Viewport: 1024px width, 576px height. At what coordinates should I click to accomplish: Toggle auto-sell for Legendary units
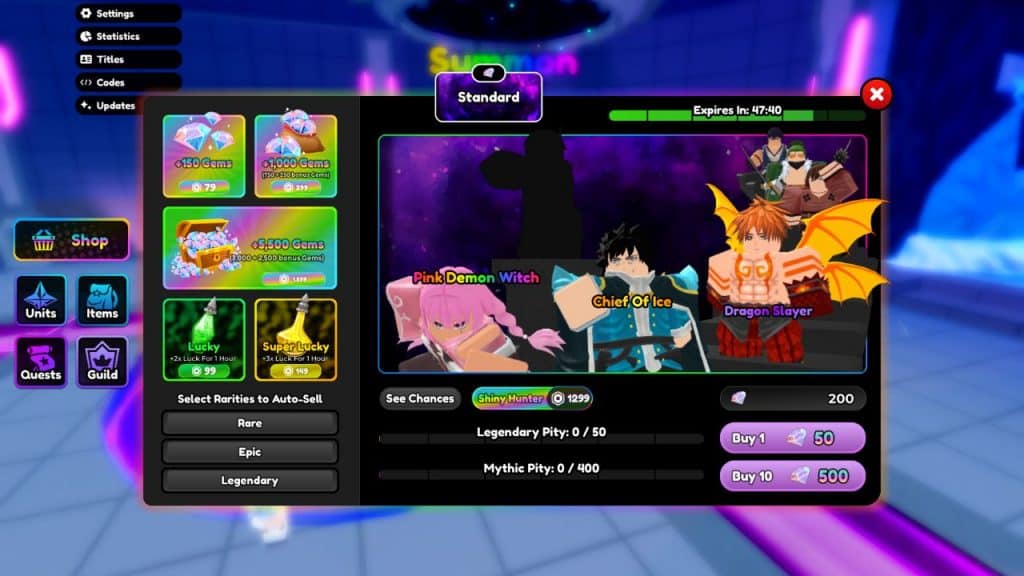click(x=250, y=481)
